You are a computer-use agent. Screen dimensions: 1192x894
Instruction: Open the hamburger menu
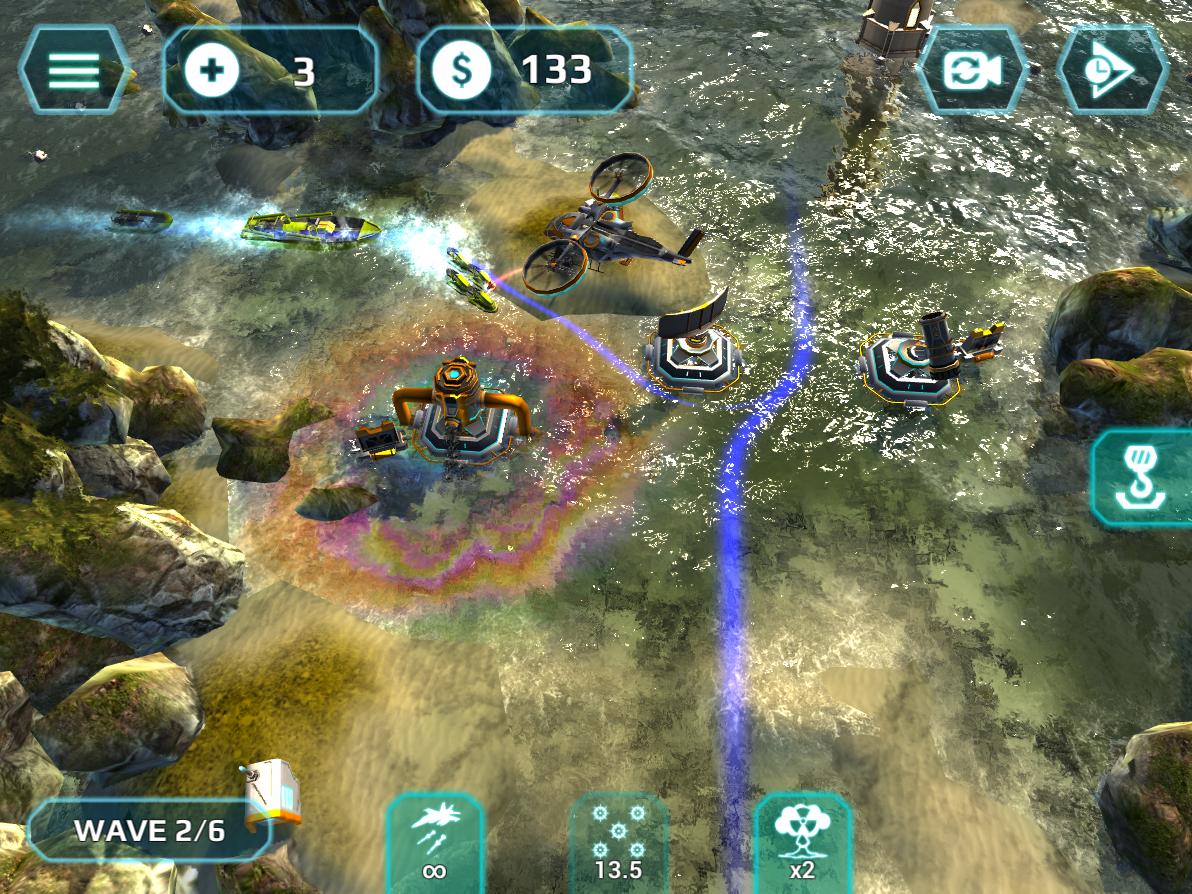click(x=73, y=70)
